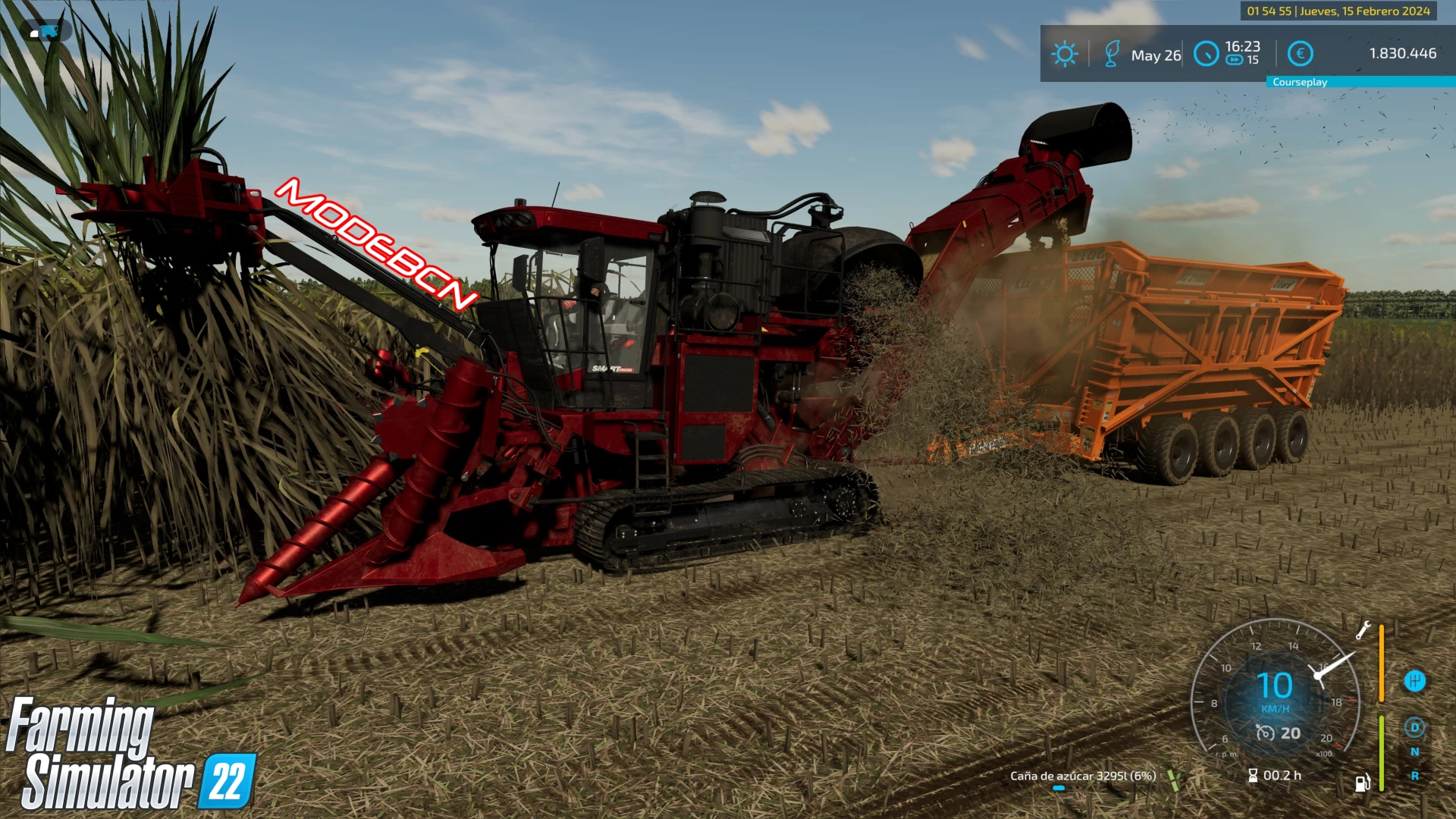Open the gear shift transmission icon

pyautogui.click(x=1415, y=680)
